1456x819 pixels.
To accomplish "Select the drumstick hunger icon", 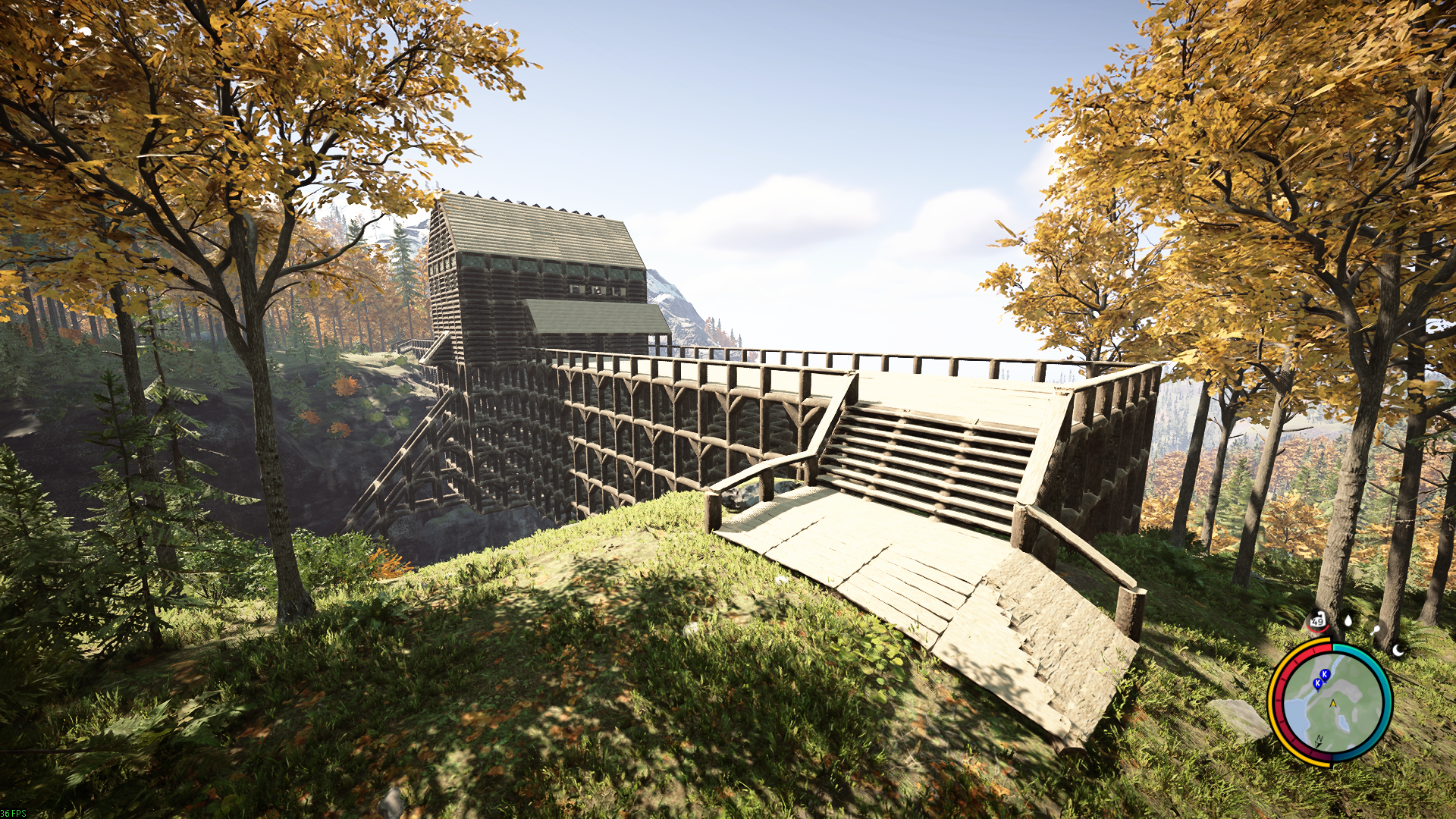I will (1375, 629).
